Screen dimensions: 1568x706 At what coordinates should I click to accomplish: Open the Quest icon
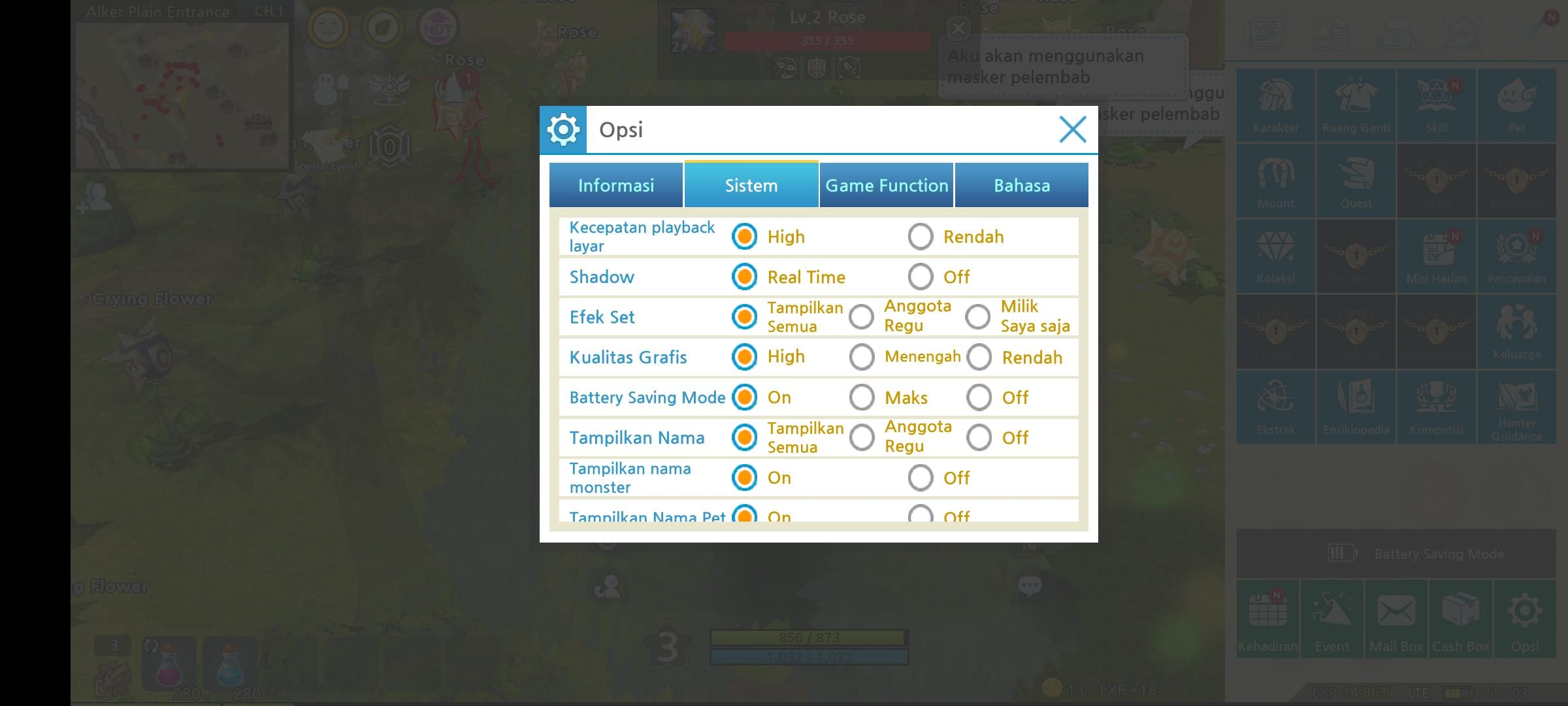coord(1356,181)
